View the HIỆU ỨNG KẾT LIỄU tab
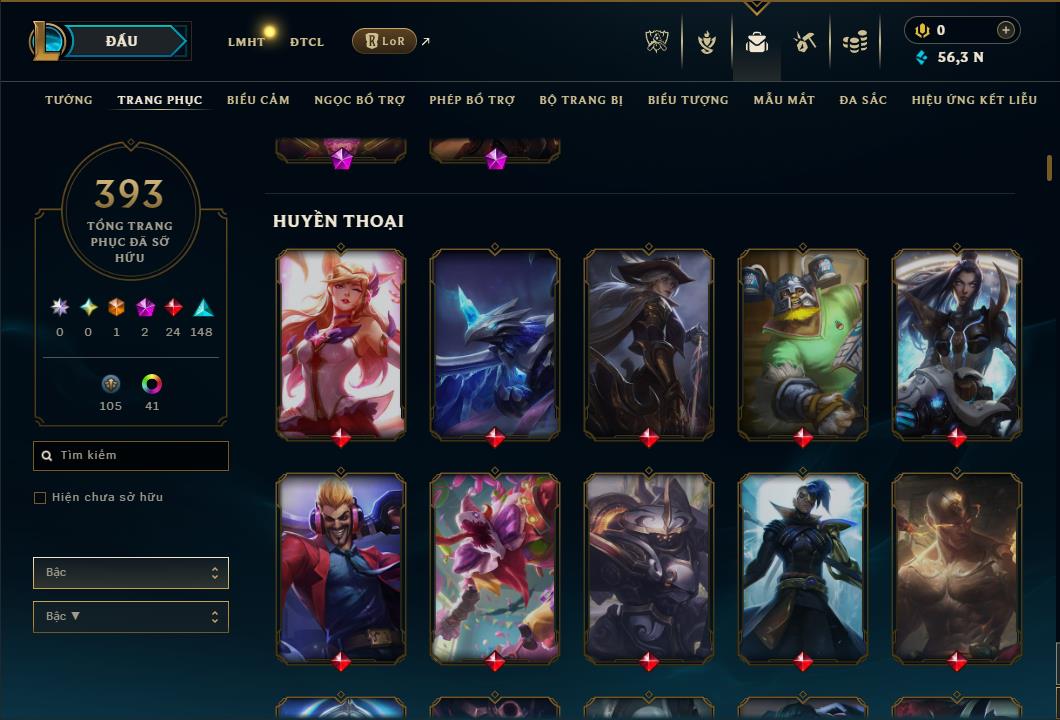 (x=974, y=100)
